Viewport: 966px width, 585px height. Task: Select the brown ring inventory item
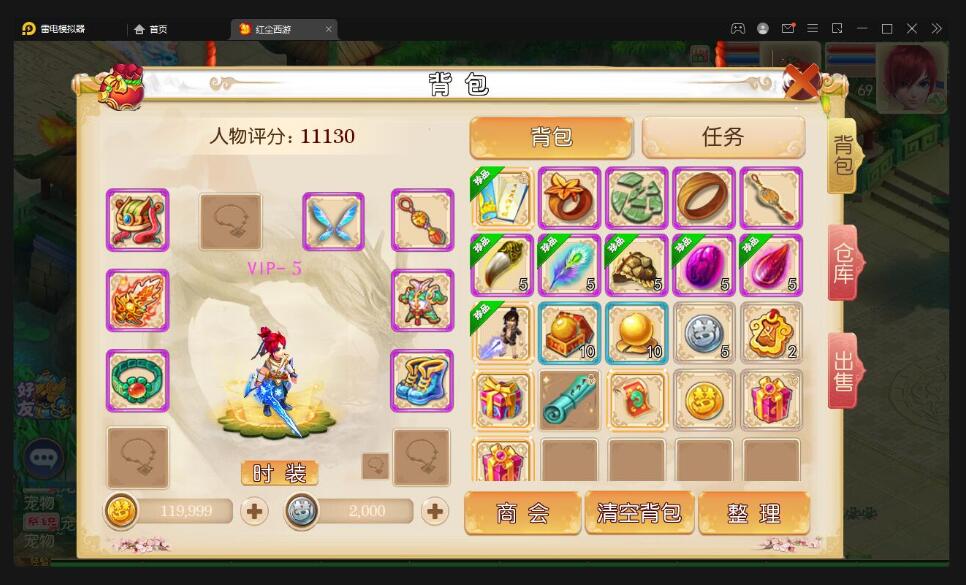click(x=704, y=198)
